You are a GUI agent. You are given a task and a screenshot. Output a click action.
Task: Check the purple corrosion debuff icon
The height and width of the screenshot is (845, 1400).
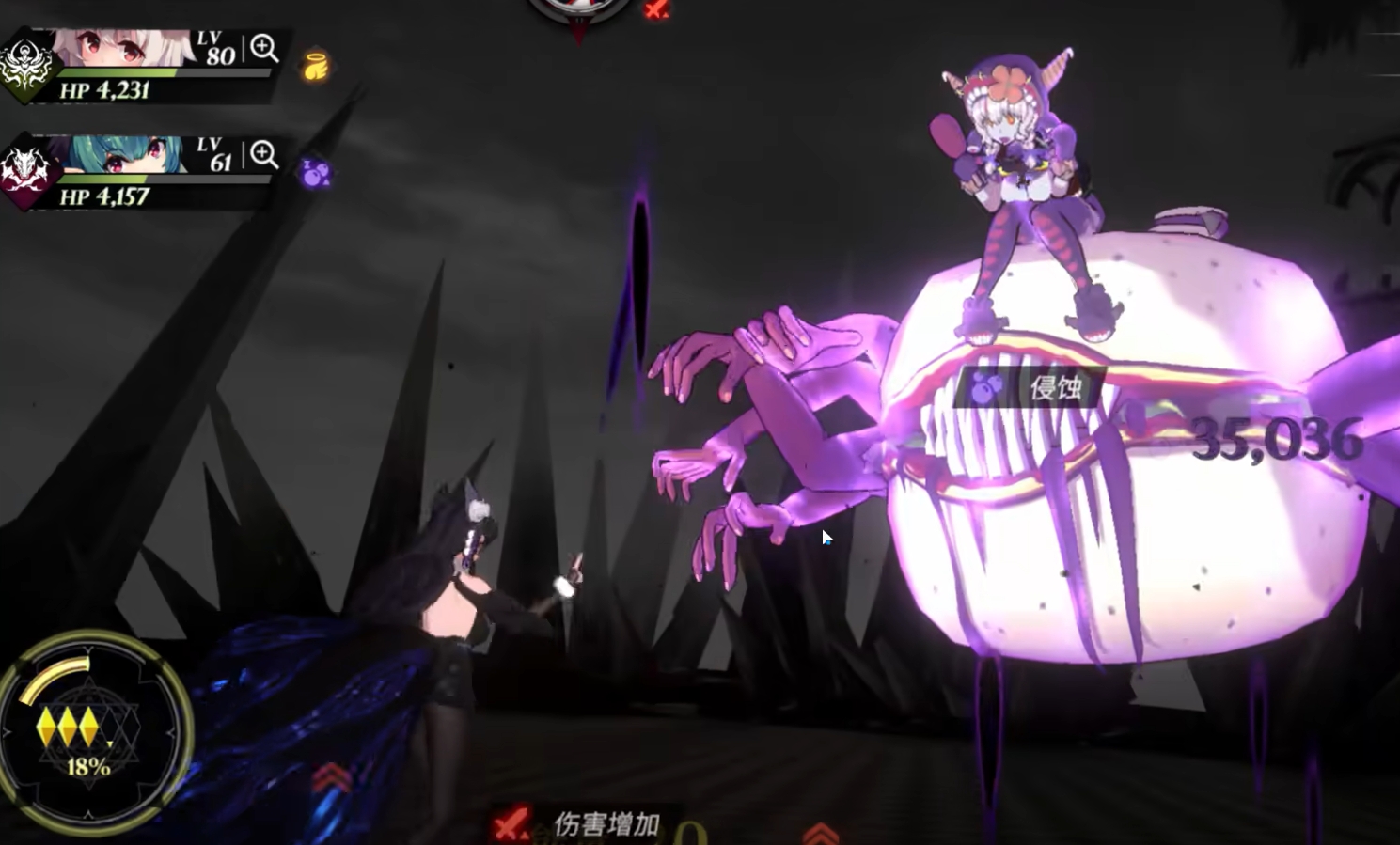click(x=316, y=173)
